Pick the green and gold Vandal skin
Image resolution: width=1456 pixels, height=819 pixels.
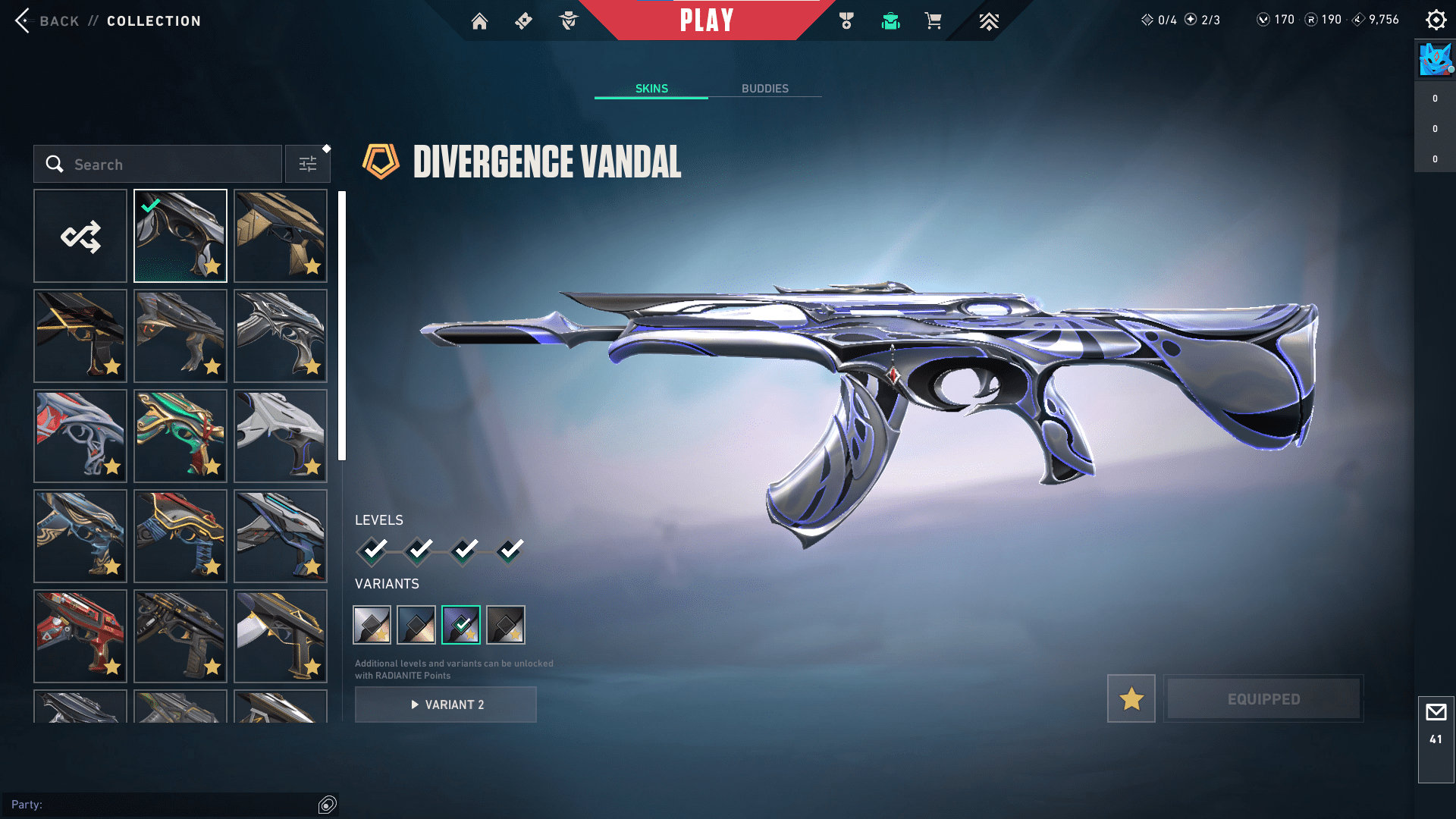(x=180, y=436)
